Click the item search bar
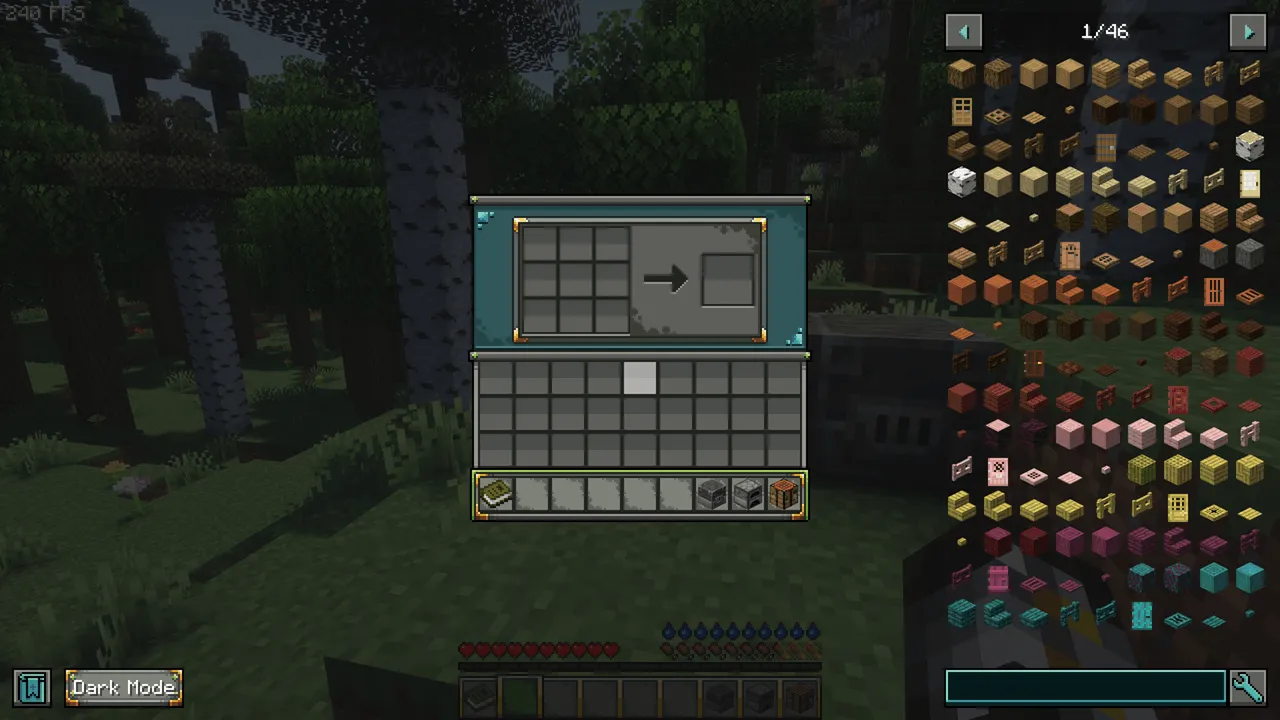Viewport: 1280px width, 720px height. click(x=1085, y=685)
